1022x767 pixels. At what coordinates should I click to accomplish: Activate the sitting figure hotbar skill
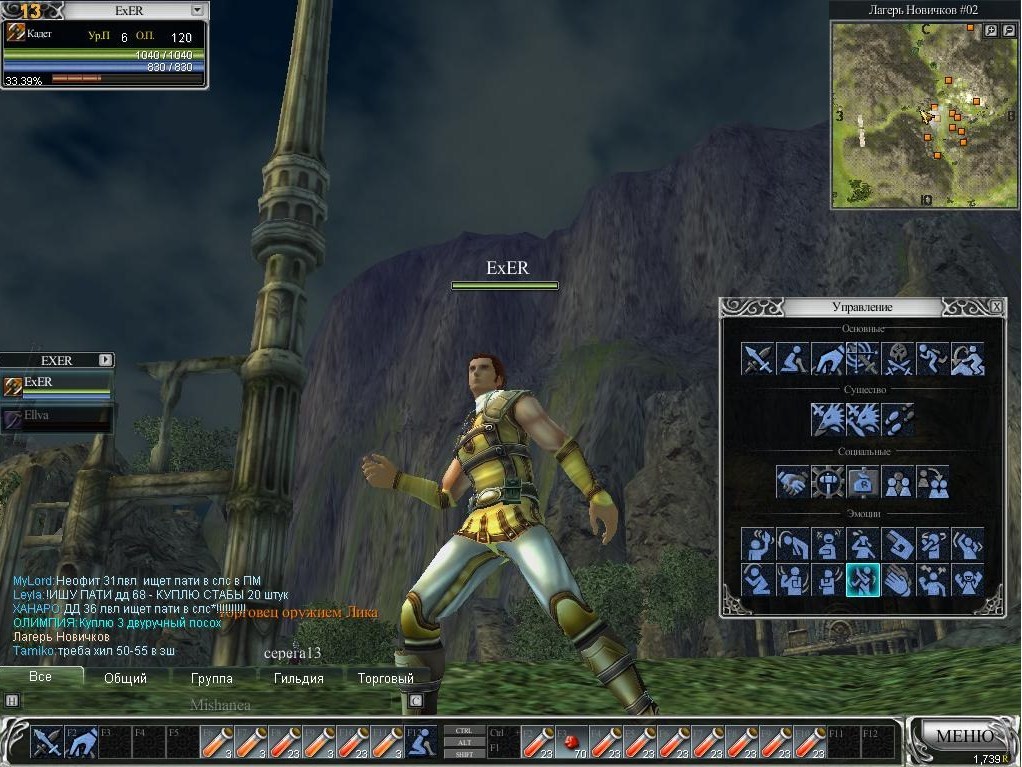coord(422,743)
